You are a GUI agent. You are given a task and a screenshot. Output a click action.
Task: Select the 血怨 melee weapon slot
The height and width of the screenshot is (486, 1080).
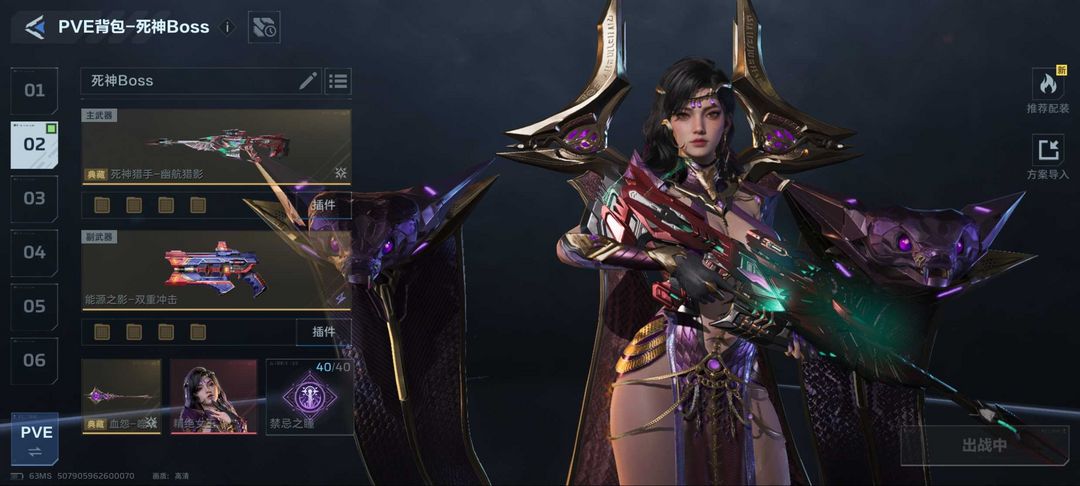tap(121, 397)
